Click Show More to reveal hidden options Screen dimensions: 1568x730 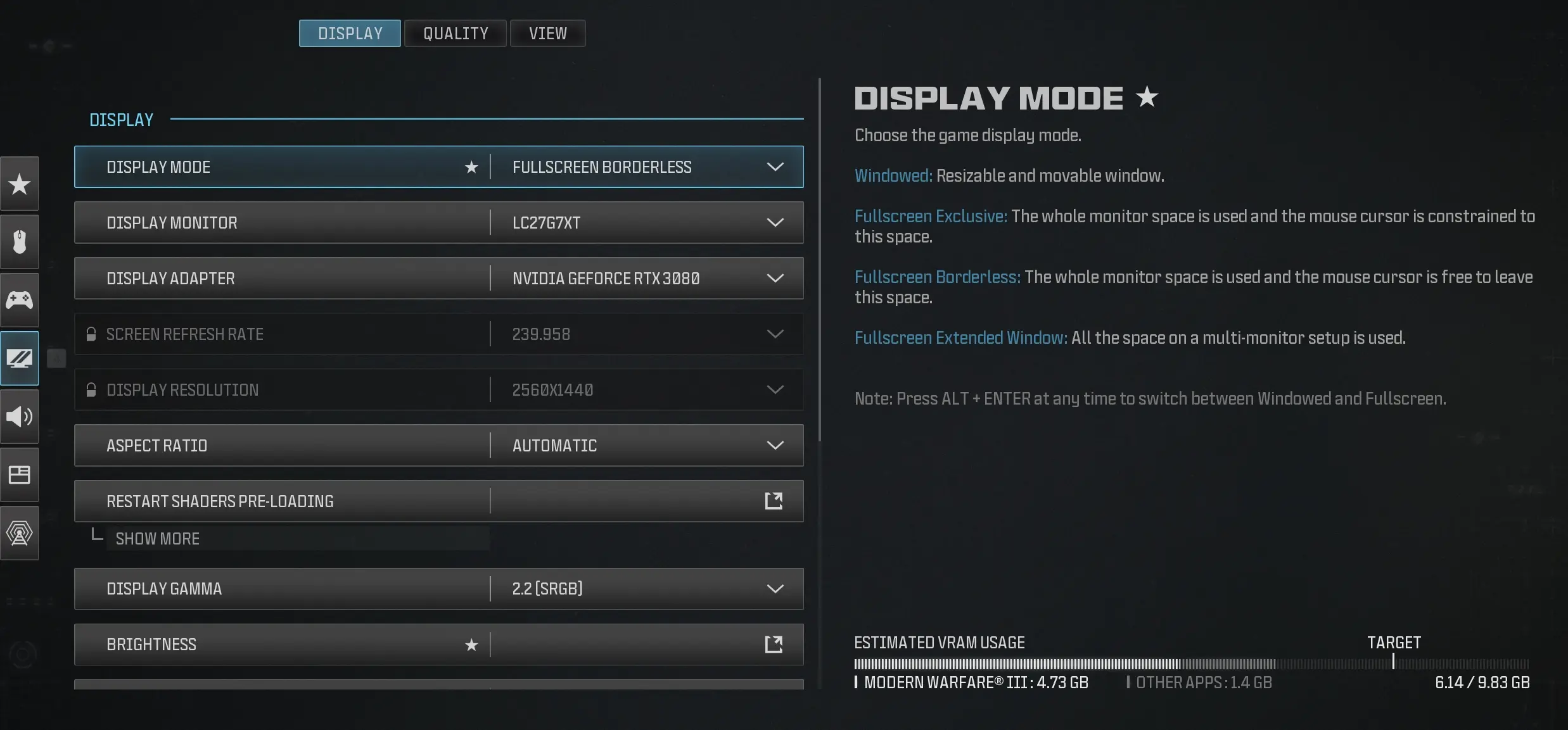tap(157, 539)
